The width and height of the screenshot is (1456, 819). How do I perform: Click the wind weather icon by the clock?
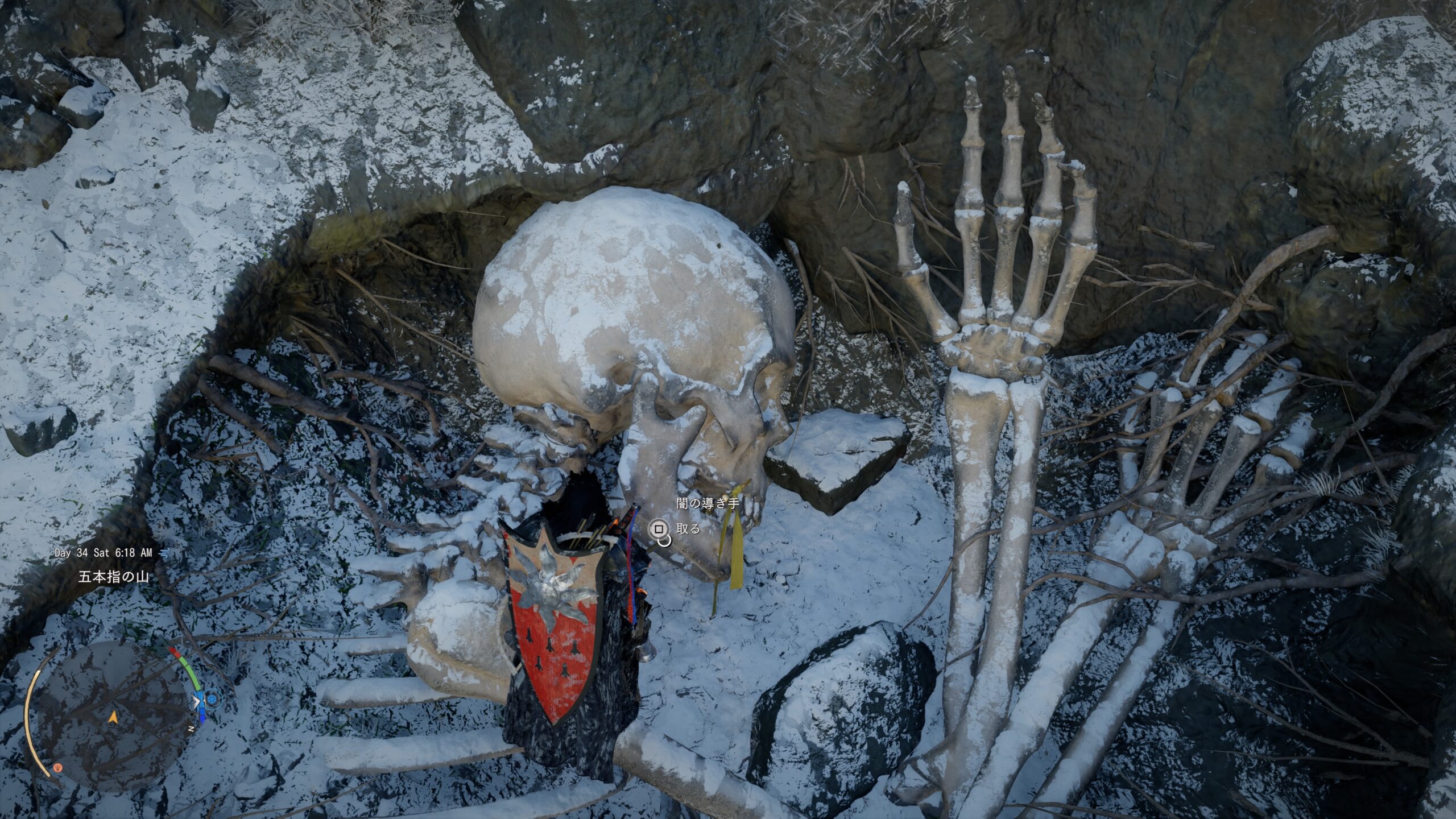[165, 552]
